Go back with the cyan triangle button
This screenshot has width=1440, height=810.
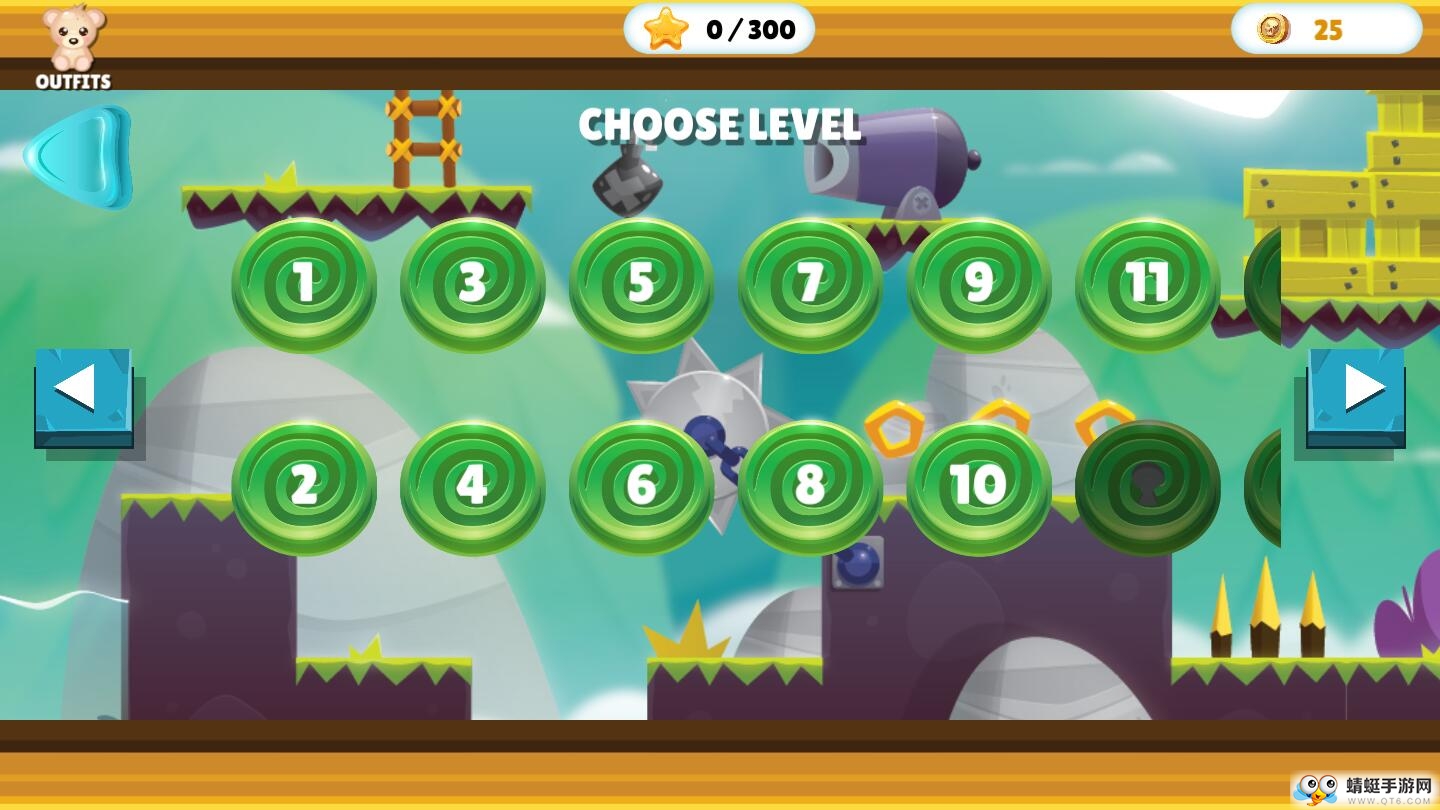79,157
